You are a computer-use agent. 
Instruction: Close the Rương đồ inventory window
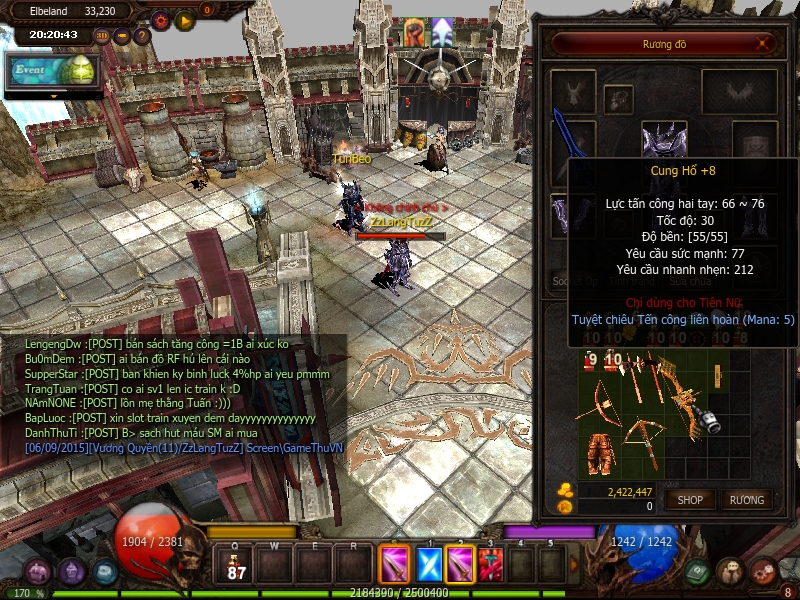(x=764, y=44)
